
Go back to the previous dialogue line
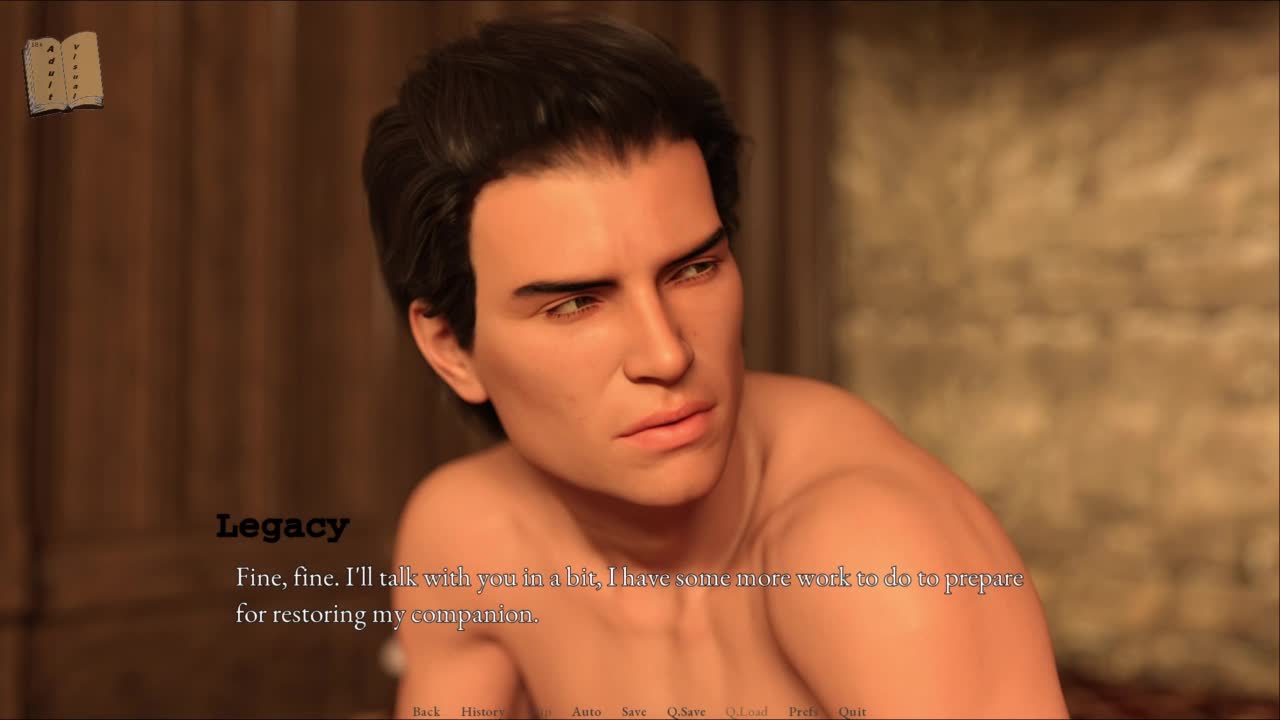(x=426, y=711)
